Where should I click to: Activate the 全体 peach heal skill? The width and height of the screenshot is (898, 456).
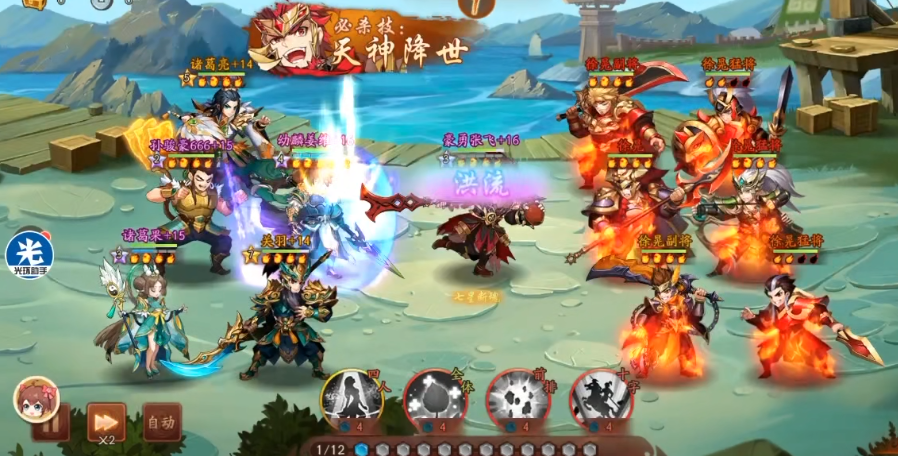coord(434,399)
